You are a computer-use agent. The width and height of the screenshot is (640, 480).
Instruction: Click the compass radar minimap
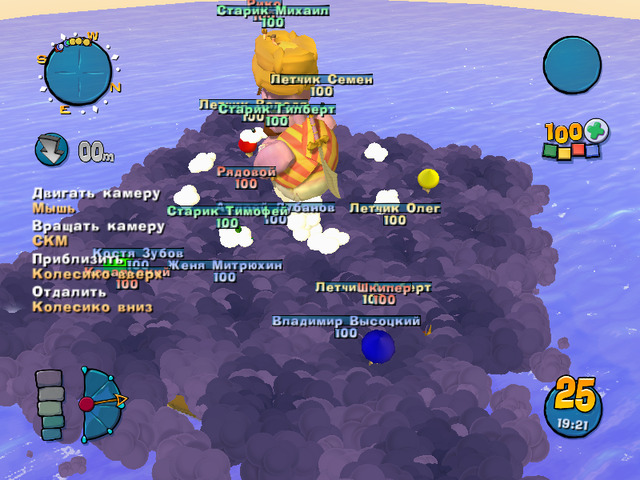point(78,69)
